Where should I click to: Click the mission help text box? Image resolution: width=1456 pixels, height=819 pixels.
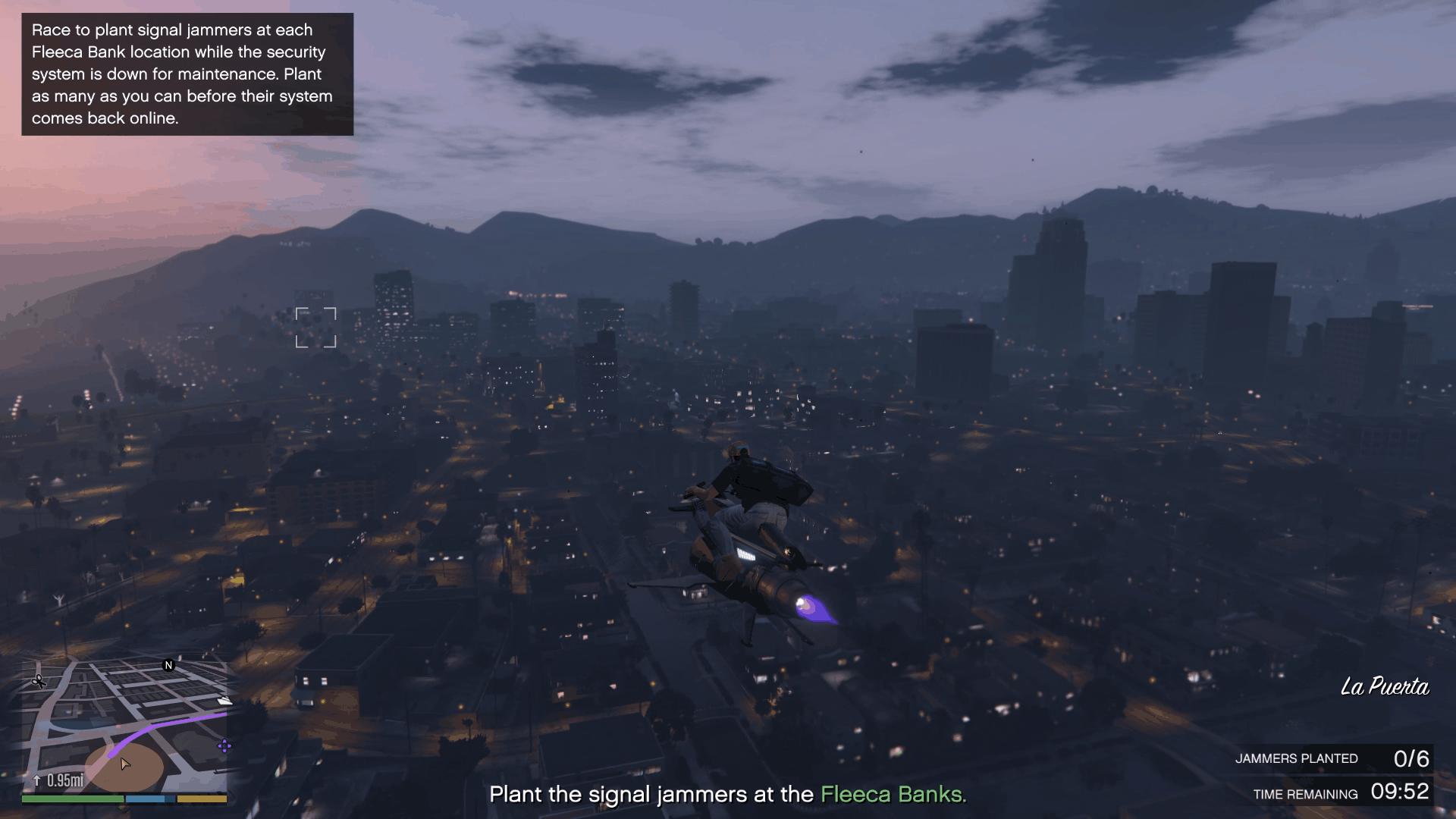pyautogui.click(x=187, y=74)
